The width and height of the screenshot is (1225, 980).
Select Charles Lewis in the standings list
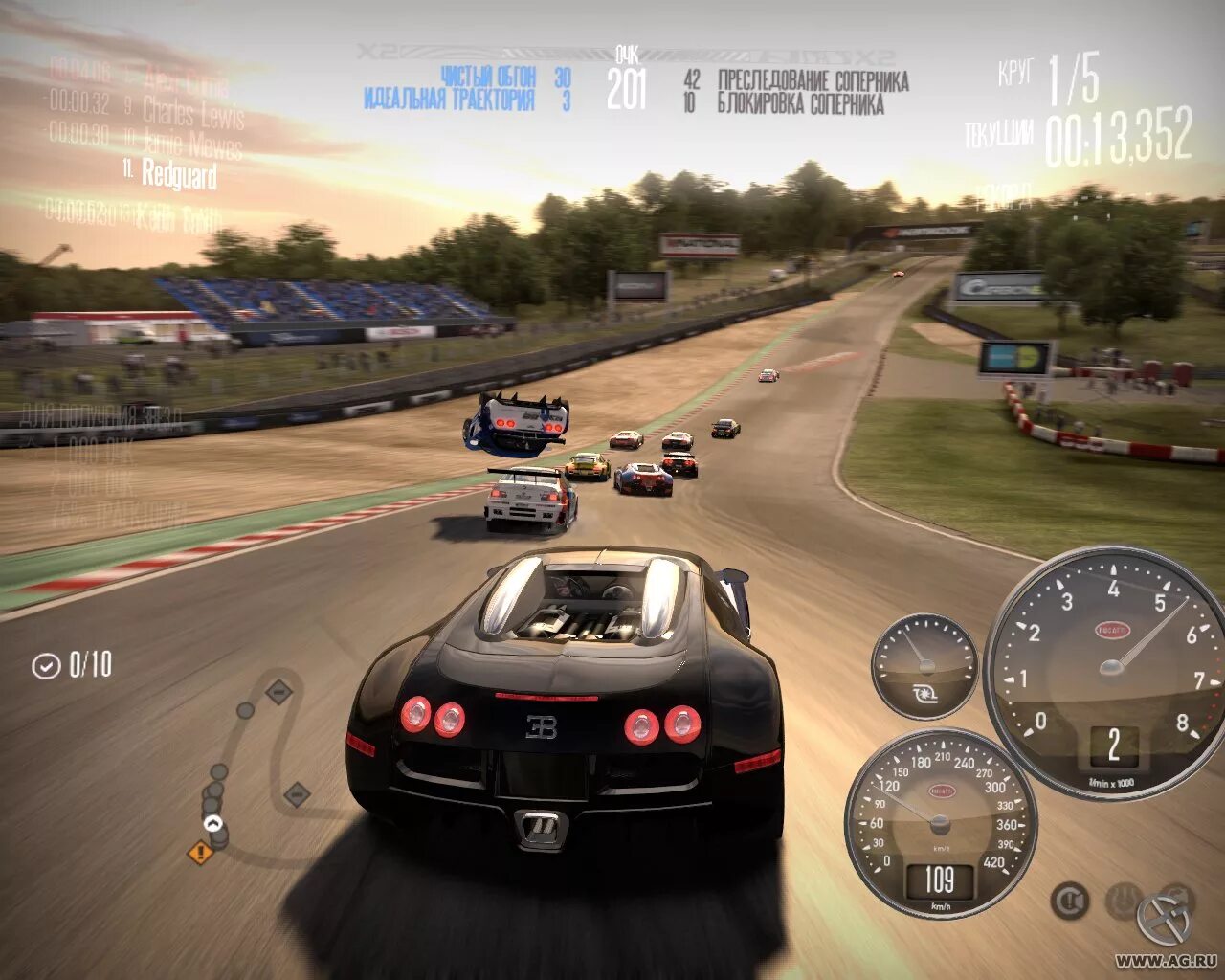coord(191,112)
